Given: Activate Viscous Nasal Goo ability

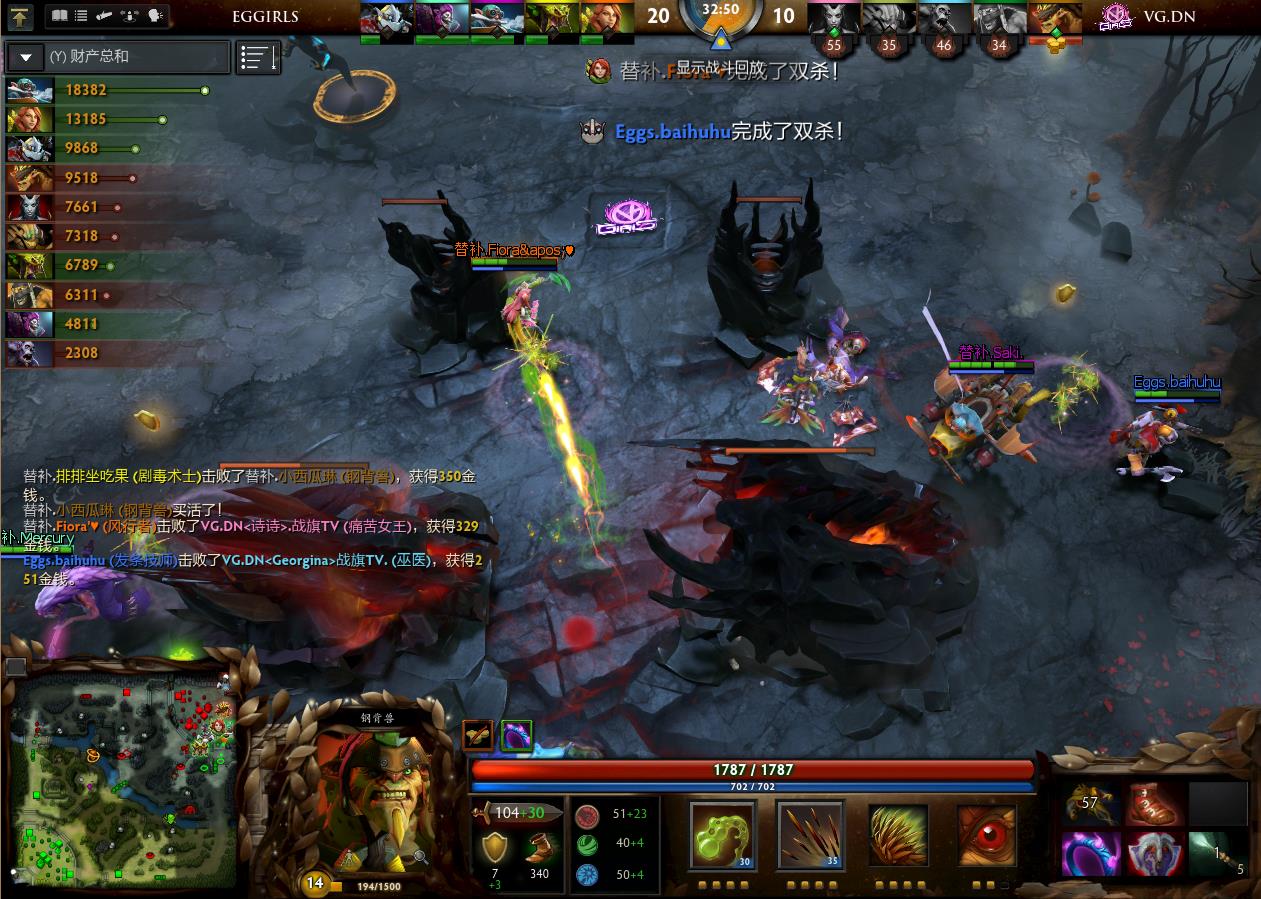Looking at the screenshot, I should pos(723,836).
